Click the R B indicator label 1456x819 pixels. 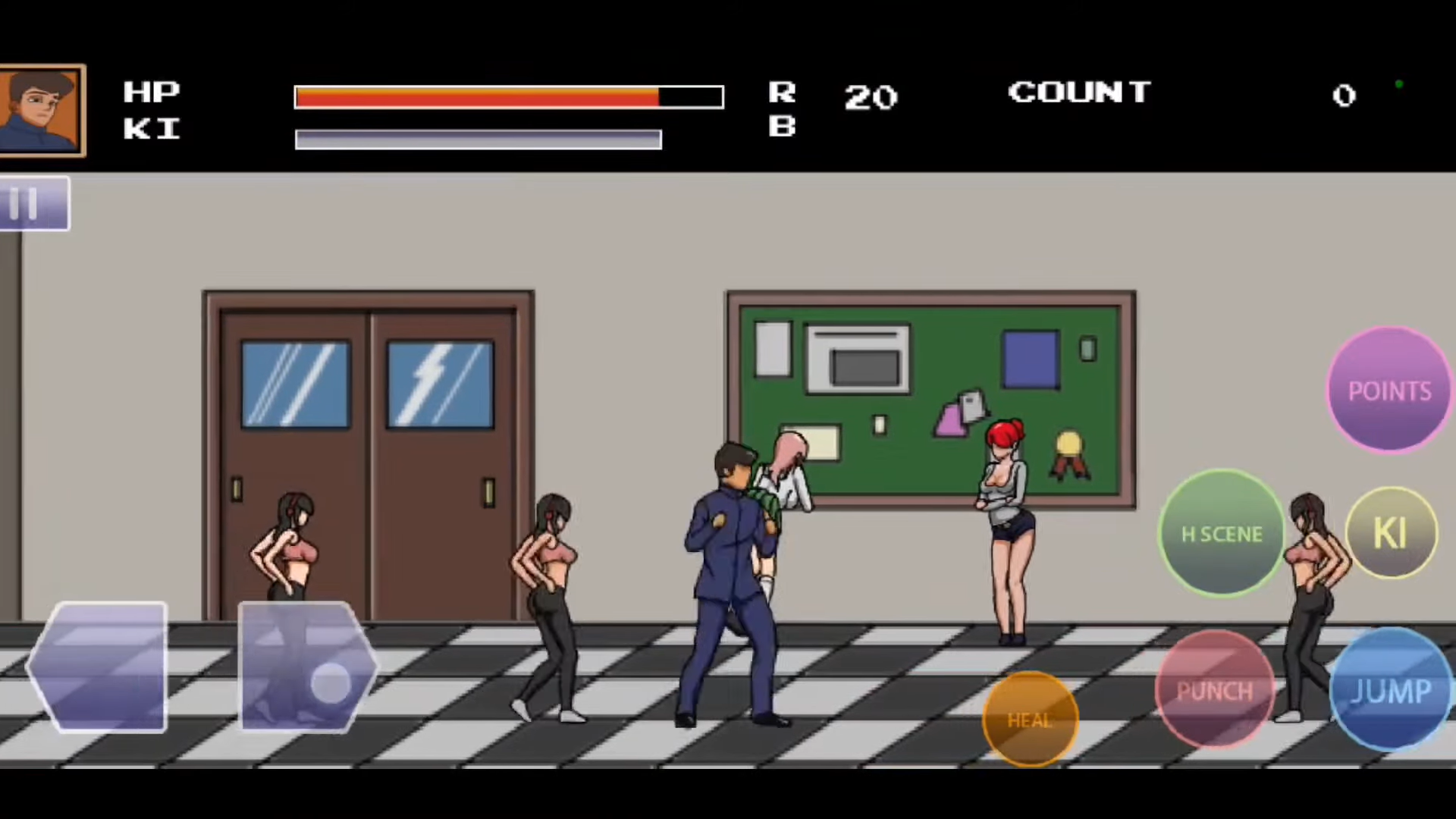click(783, 110)
